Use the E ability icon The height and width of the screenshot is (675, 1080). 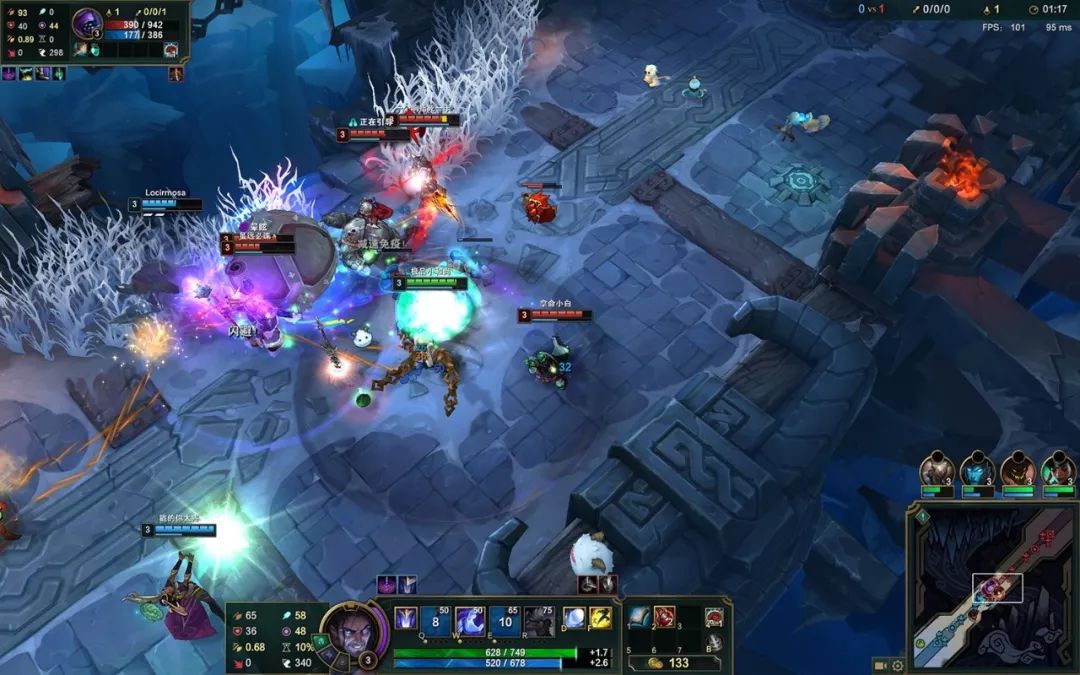tap(505, 620)
